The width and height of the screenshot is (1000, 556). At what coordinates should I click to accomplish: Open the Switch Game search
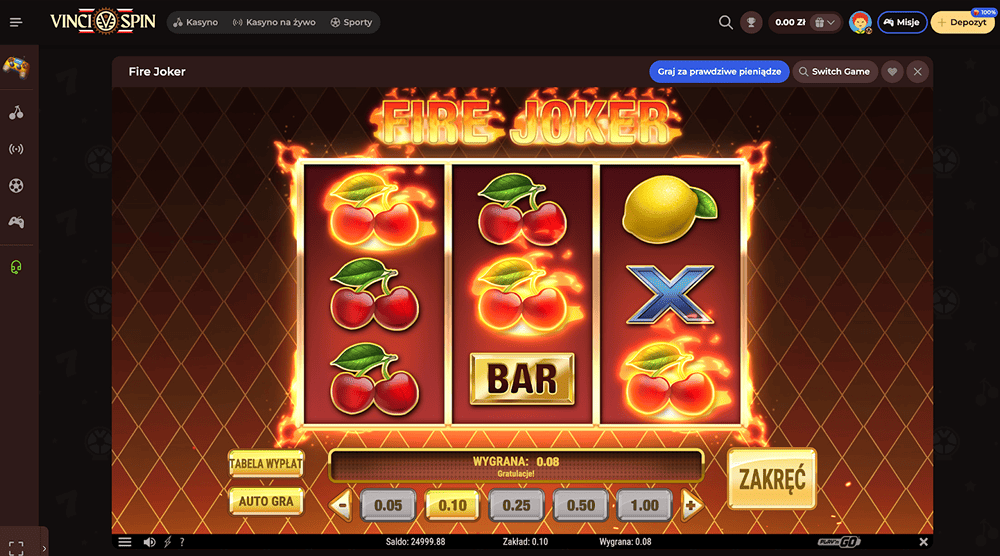coord(834,72)
